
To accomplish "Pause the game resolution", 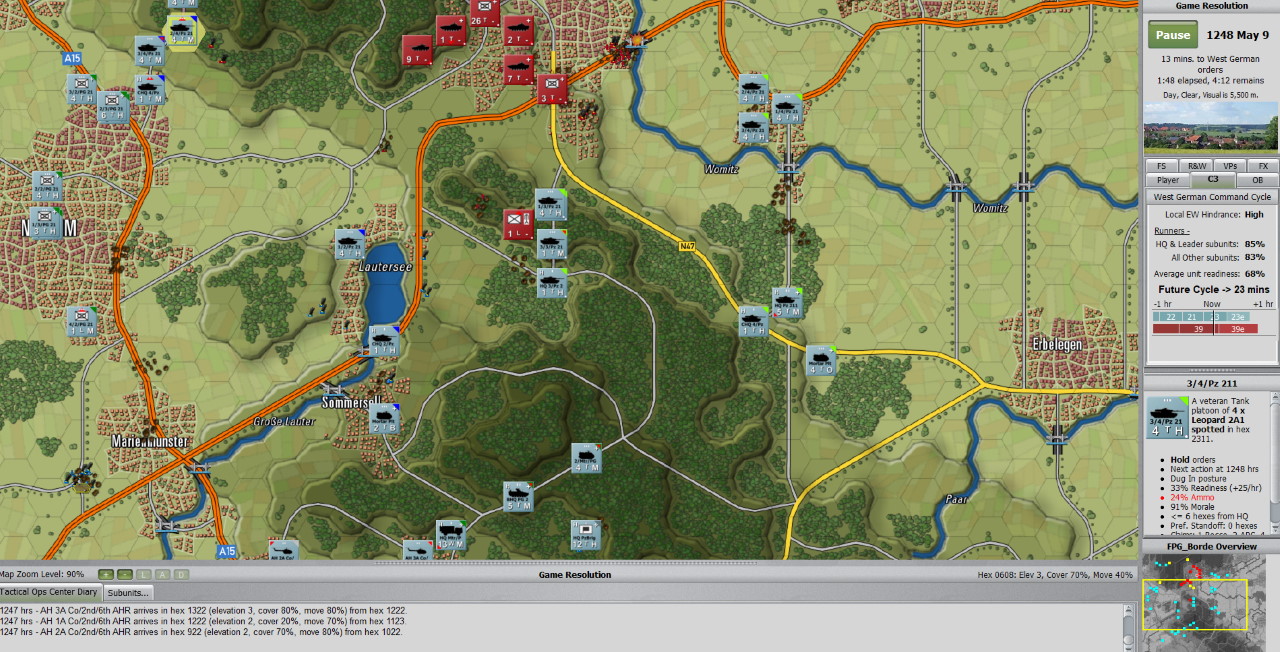I will pyautogui.click(x=1173, y=35).
